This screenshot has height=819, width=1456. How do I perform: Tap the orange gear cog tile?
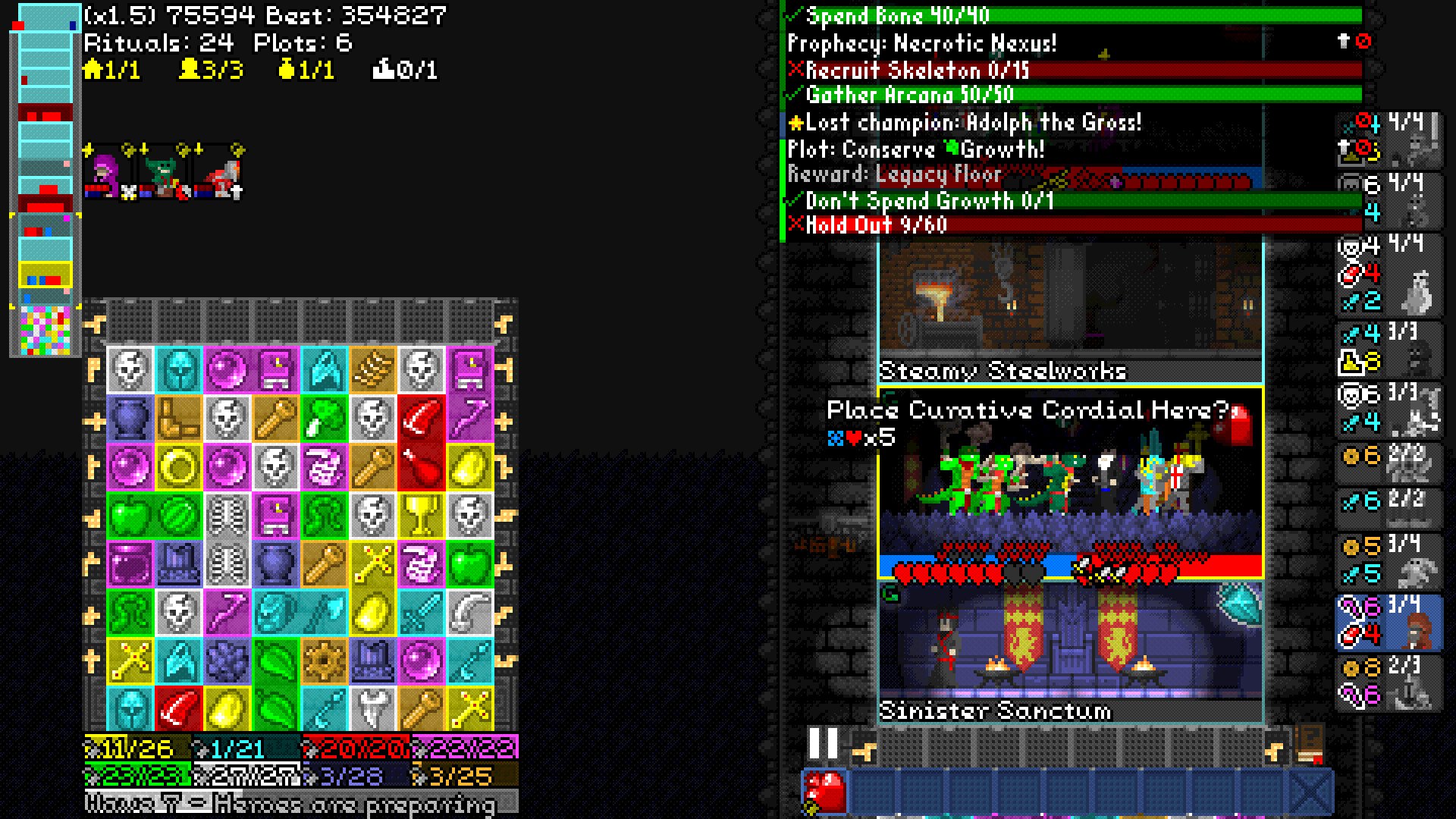(x=325, y=661)
